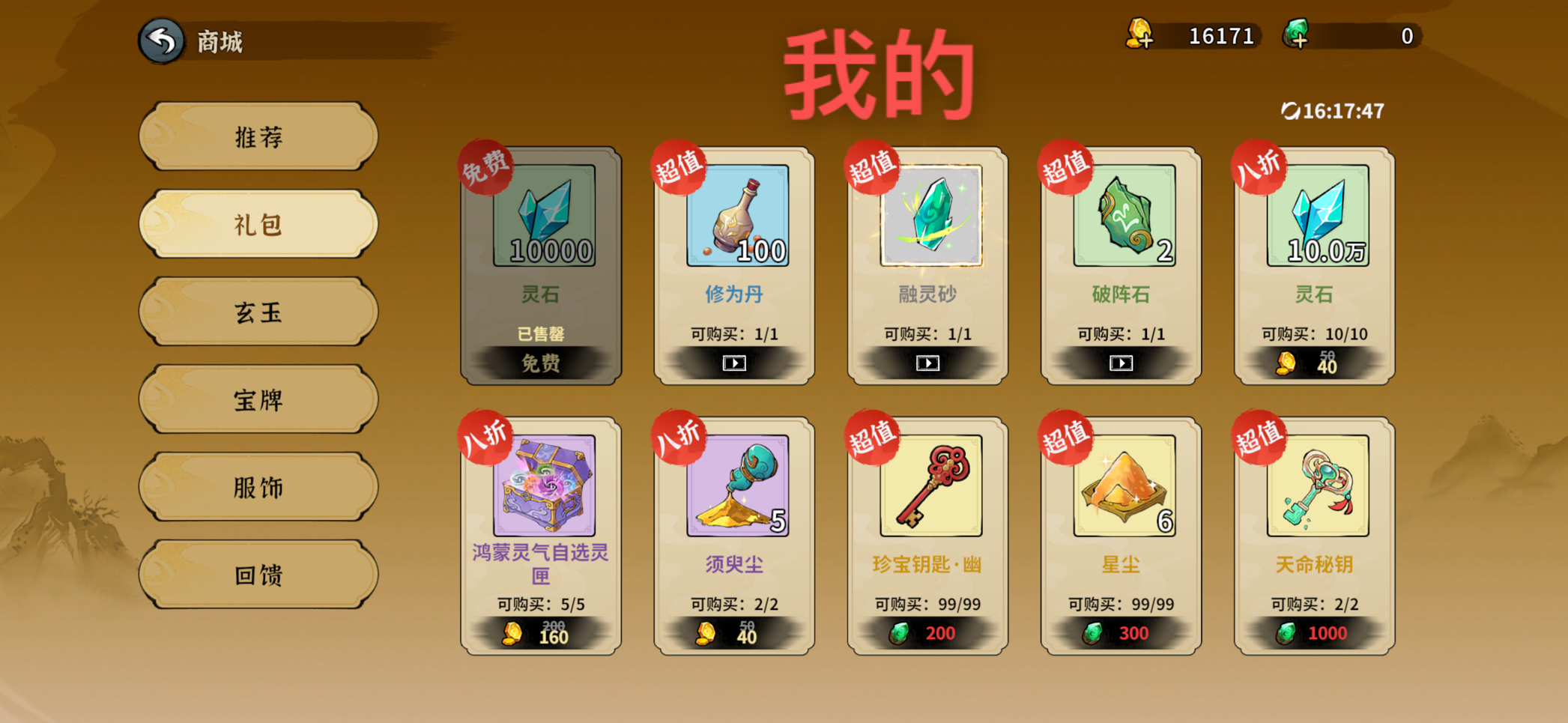1568x723 pixels.
Task: Open the 服饰 category
Action: (258, 487)
